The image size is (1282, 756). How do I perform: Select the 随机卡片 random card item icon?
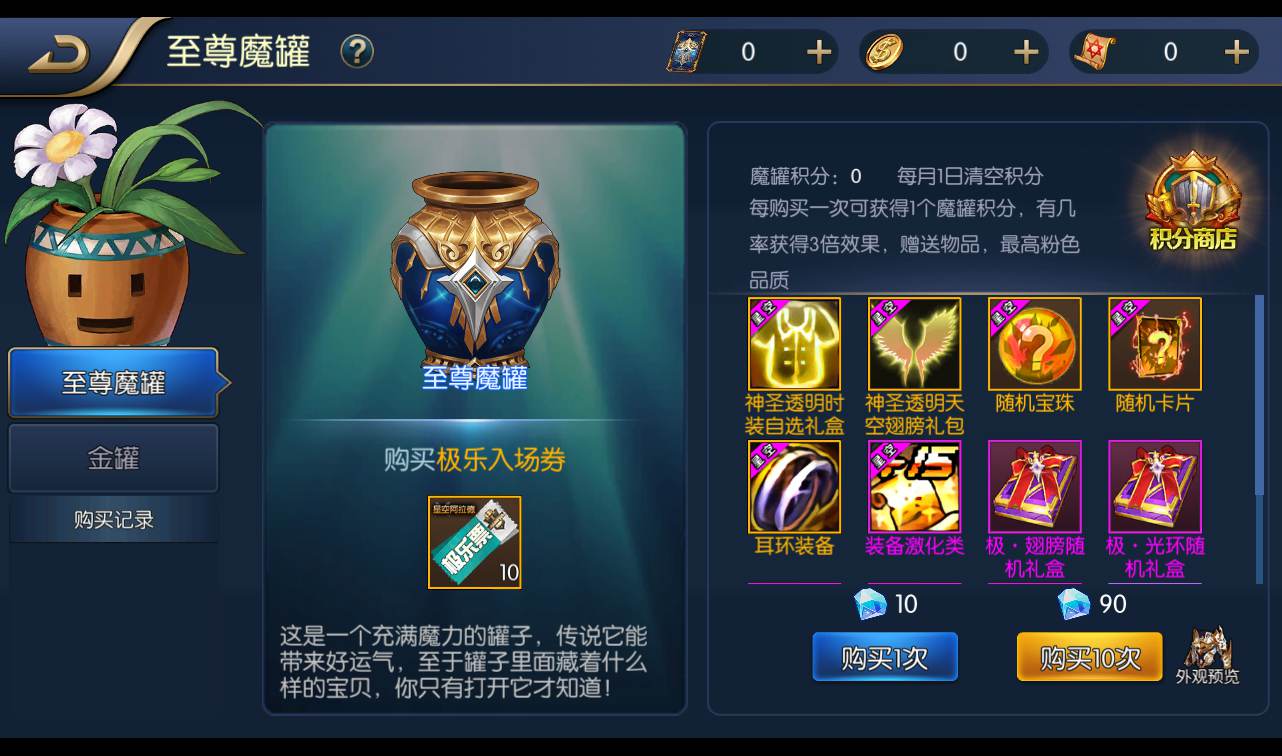1153,344
